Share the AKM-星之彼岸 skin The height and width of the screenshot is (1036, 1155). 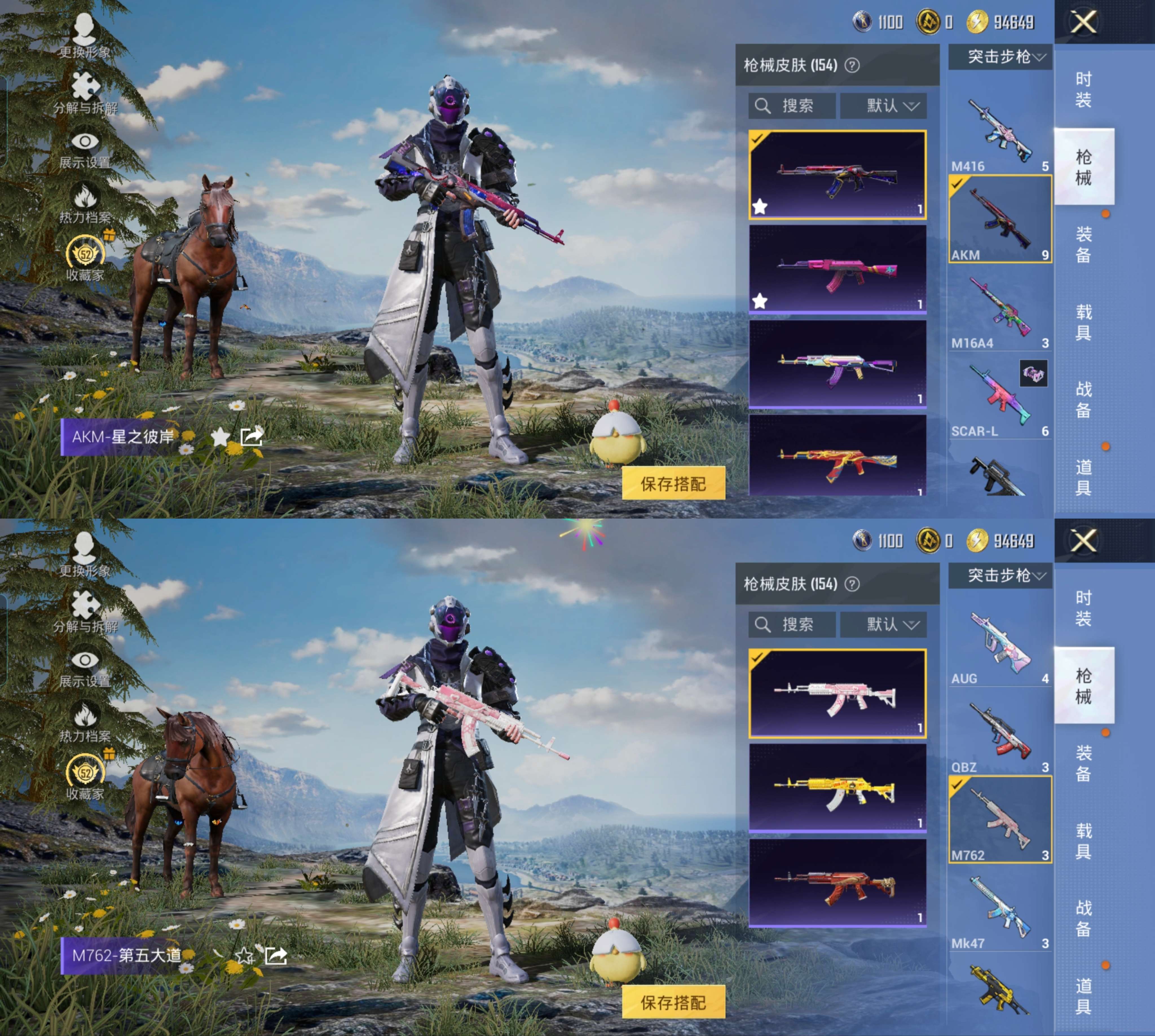pyautogui.click(x=251, y=437)
